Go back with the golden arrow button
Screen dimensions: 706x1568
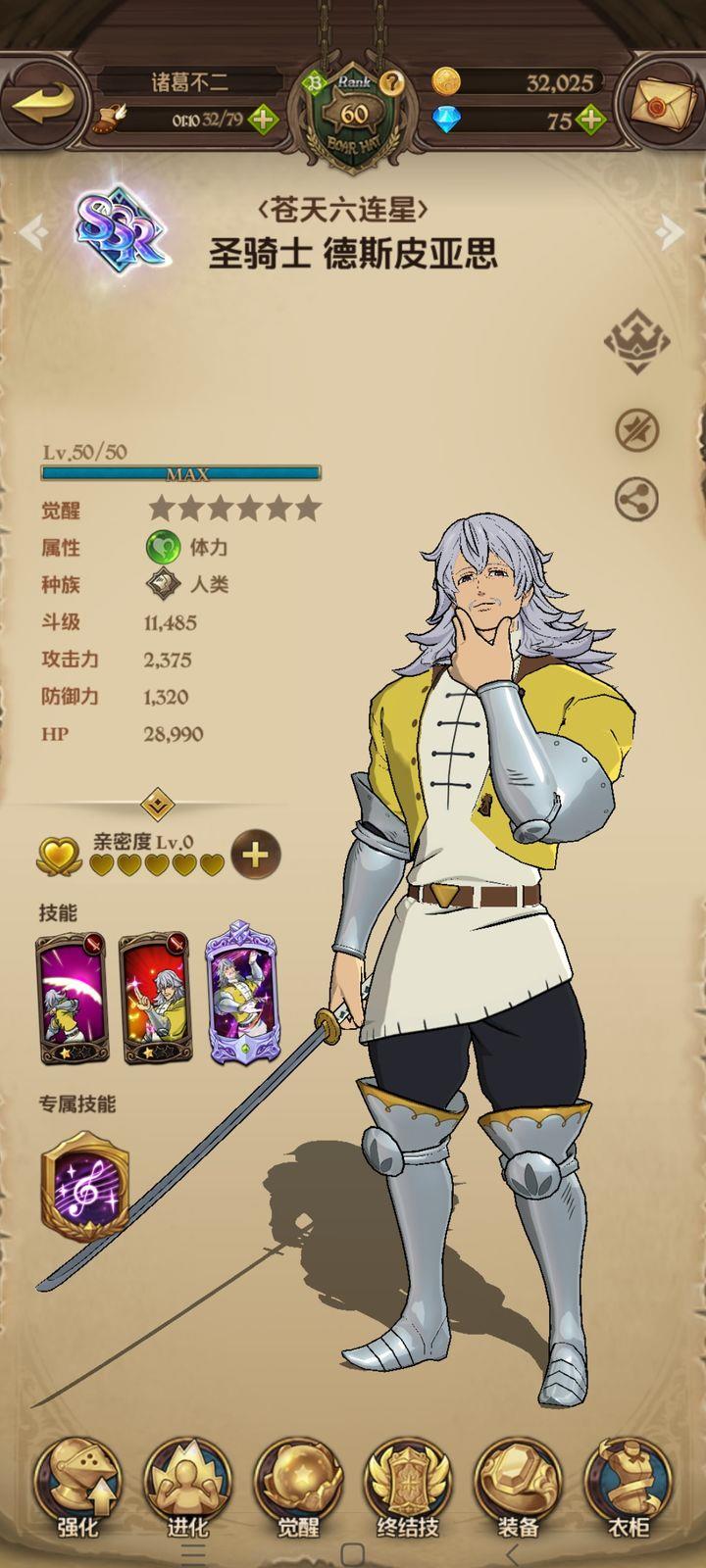44,102
